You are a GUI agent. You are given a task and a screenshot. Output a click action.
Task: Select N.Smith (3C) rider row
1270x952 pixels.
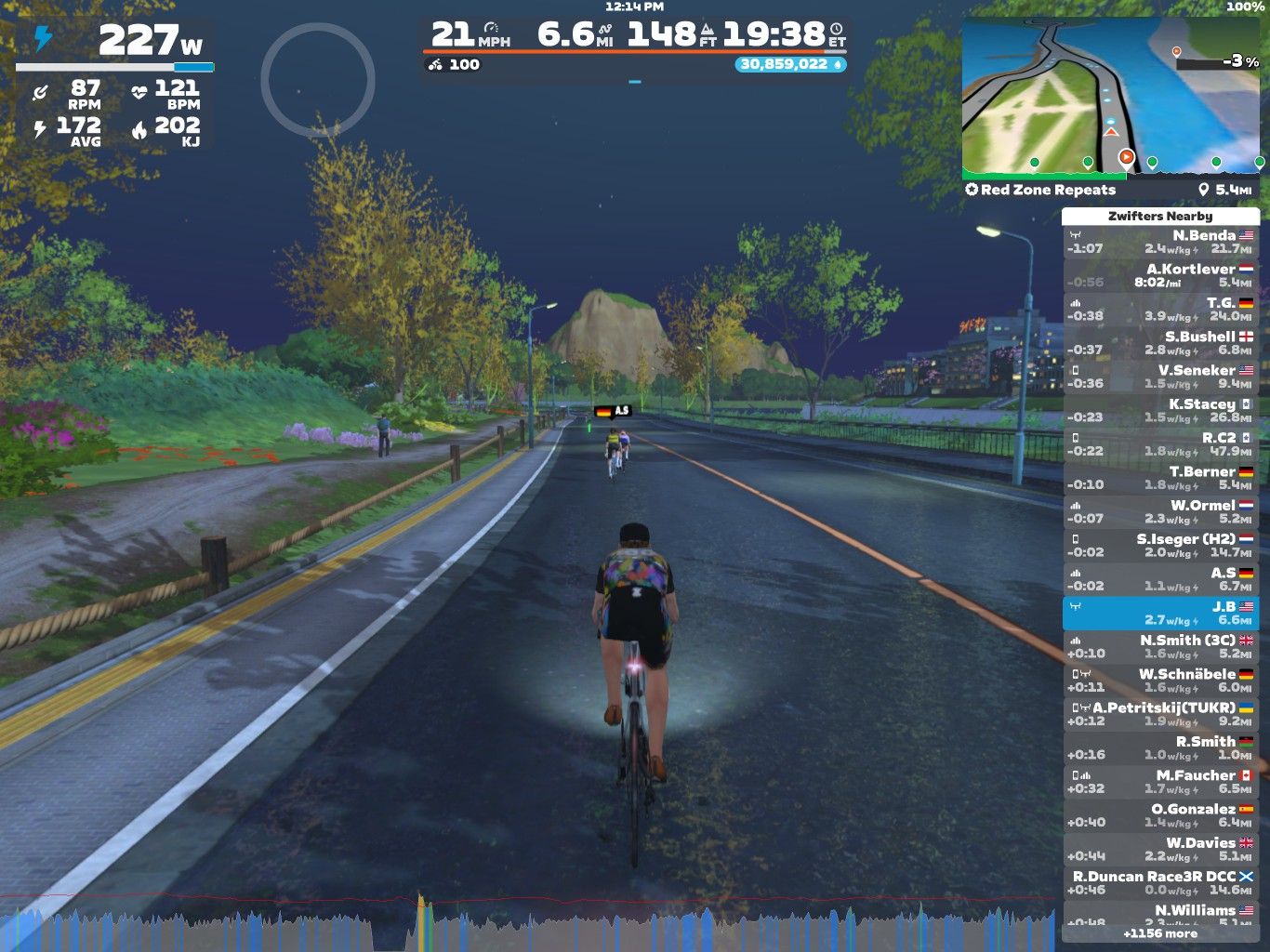pyautogui.click(x=1160, y=646)
